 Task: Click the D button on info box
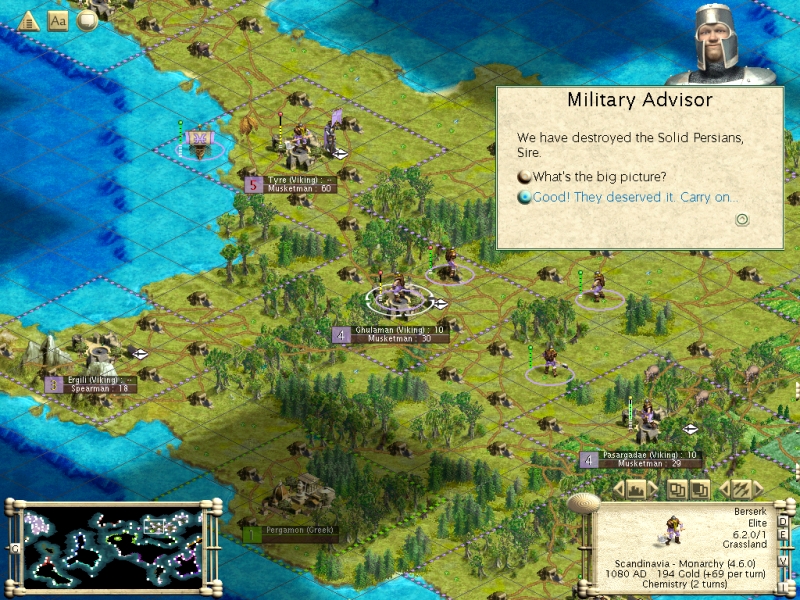[783, 521]
